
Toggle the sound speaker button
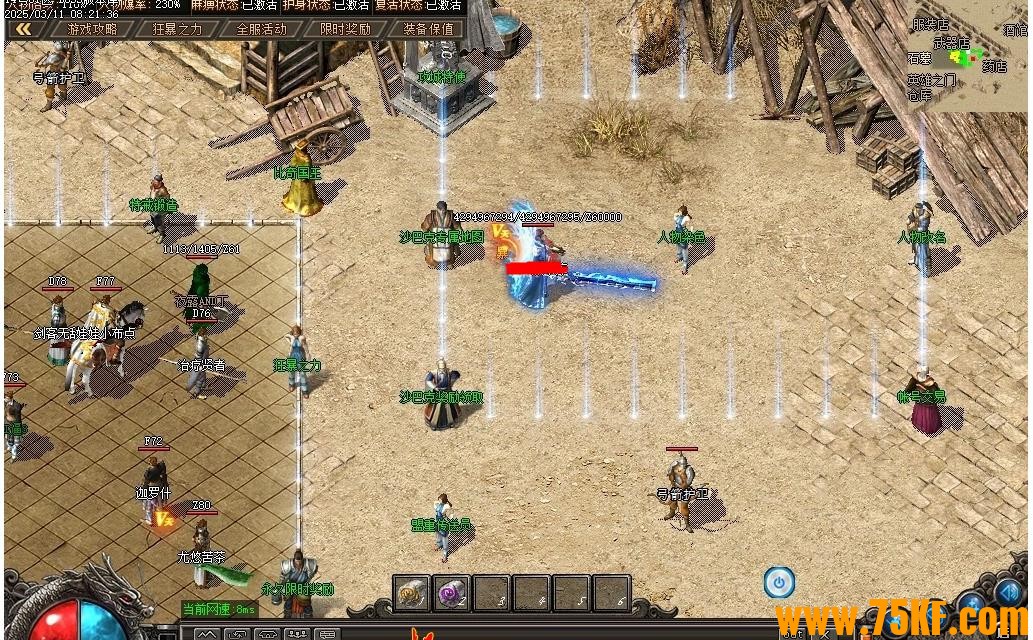[1007, 592]
